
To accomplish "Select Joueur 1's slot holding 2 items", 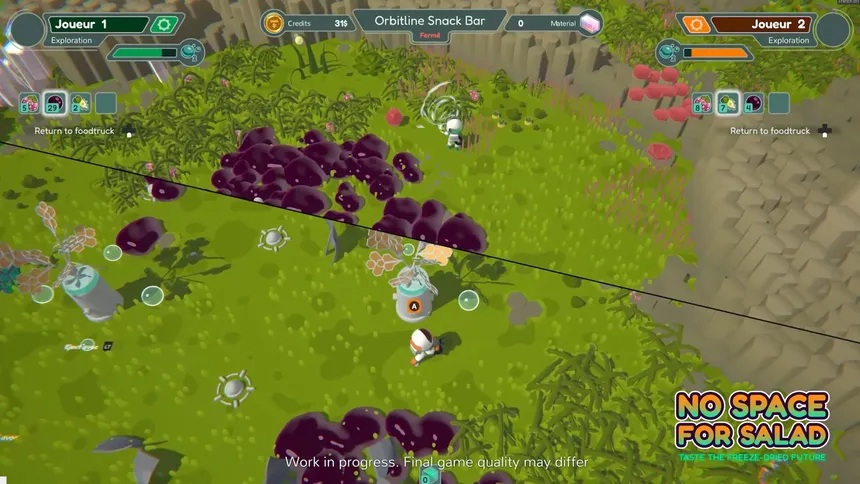I will 79,102.
